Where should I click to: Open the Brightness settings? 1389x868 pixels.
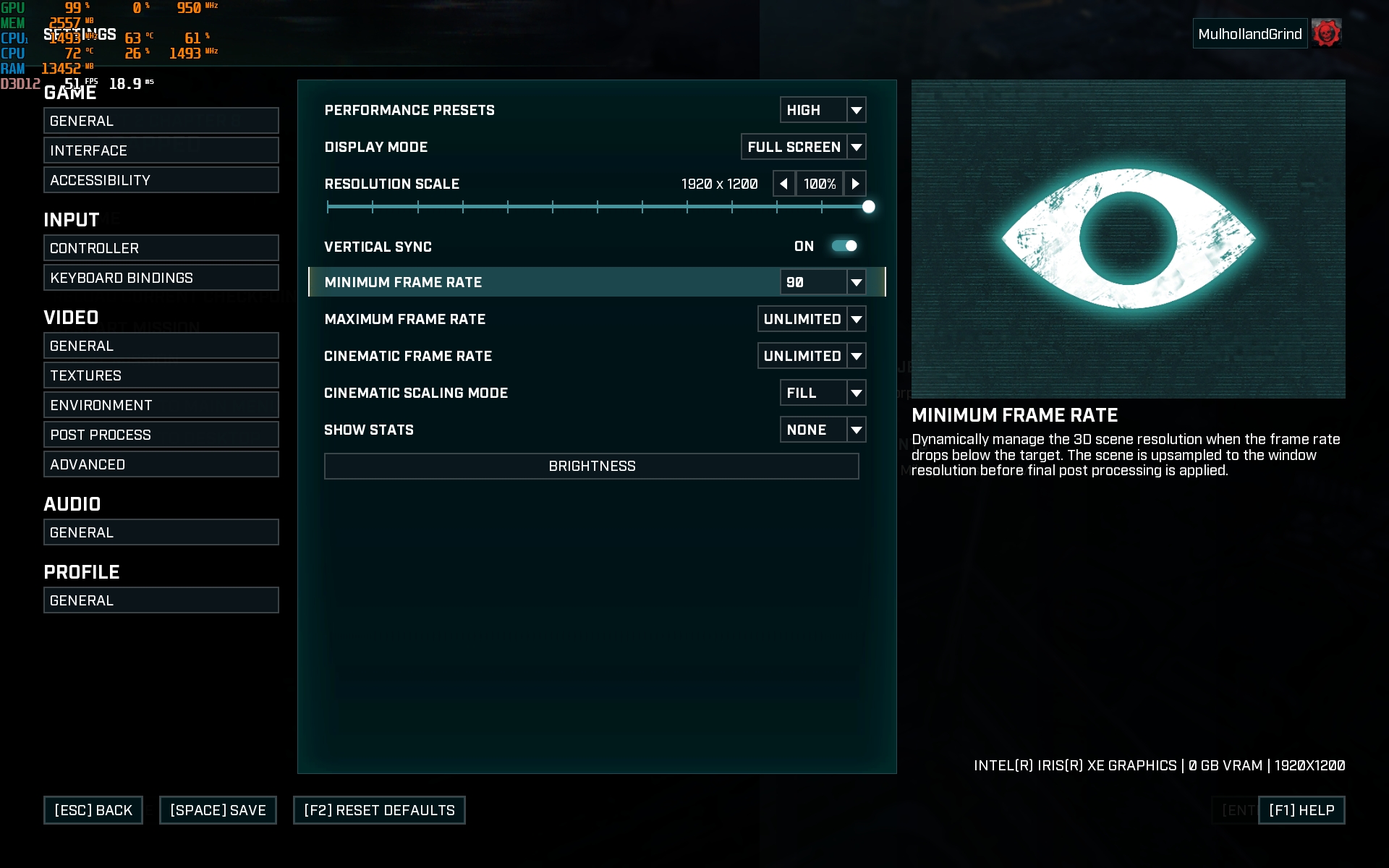(591, 467)
